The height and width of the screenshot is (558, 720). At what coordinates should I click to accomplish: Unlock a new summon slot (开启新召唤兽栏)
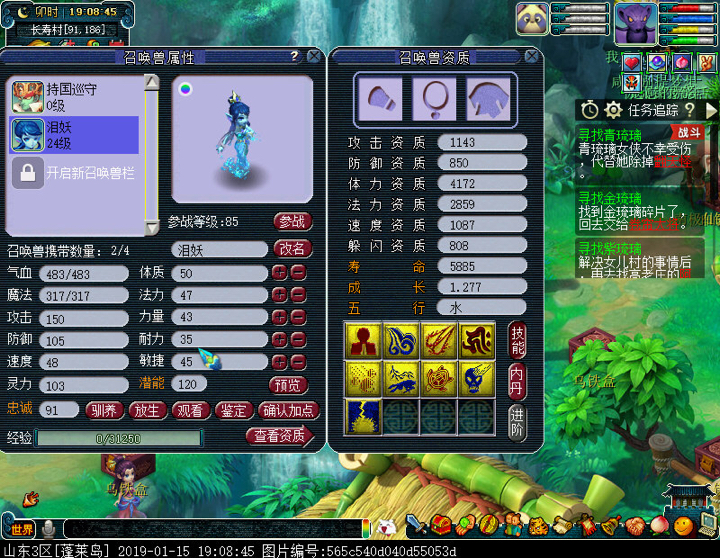[76, 173]
